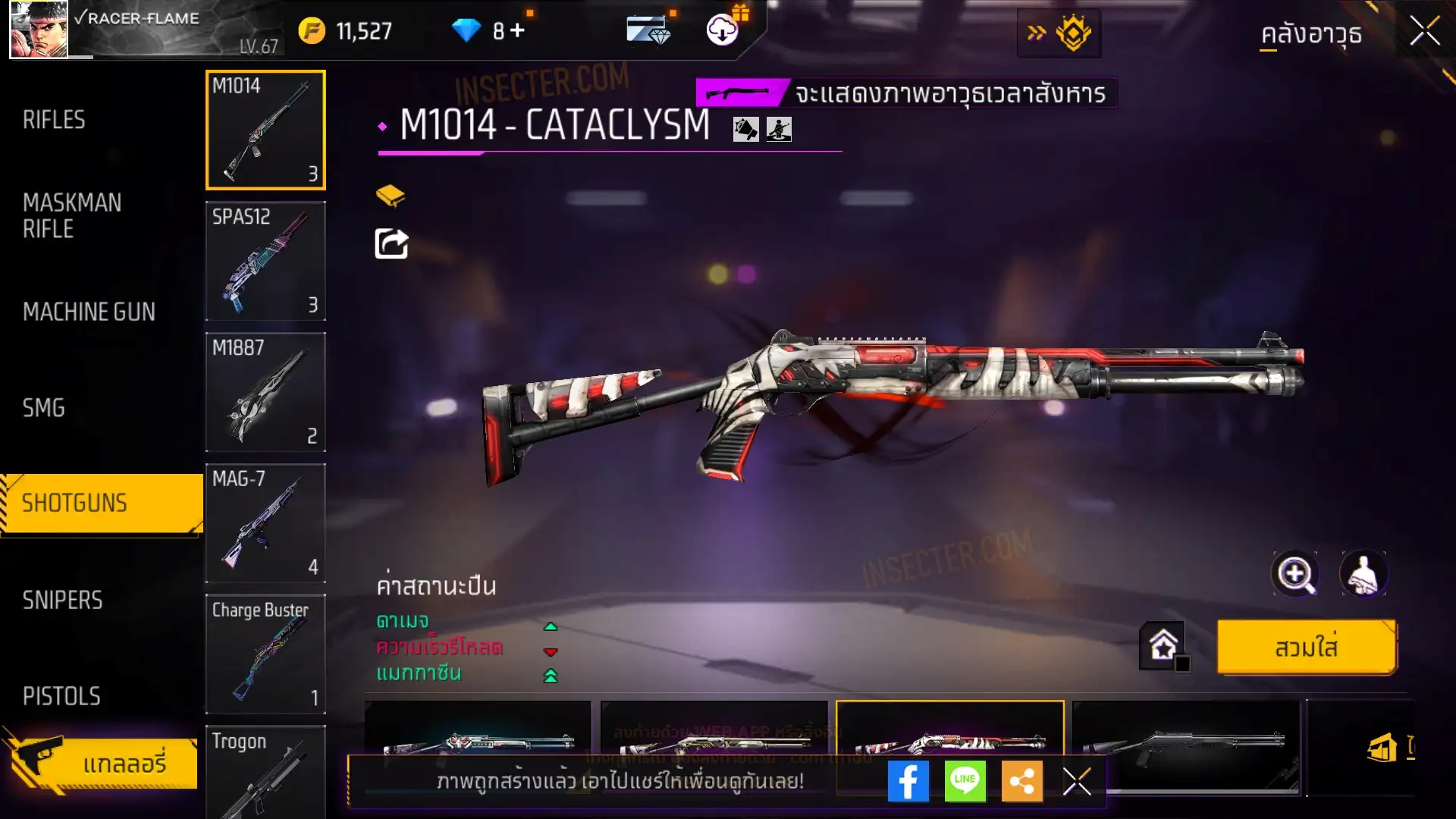Switch to the PISTOLS category
This screenshot has height=819, width=1456.
pos(61,696)
